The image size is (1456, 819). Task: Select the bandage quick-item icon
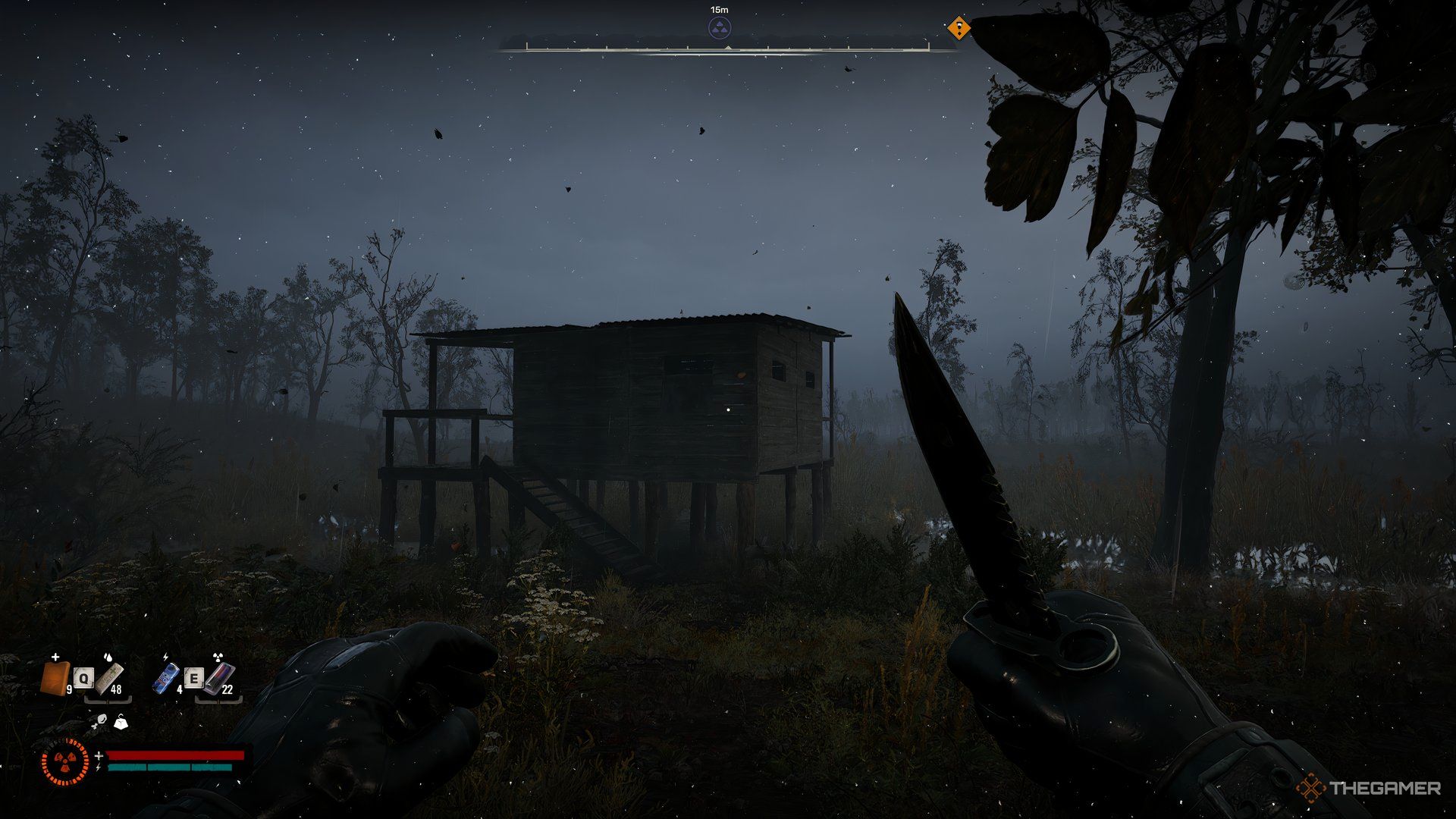pyautogui.click(x=111, y=679)
